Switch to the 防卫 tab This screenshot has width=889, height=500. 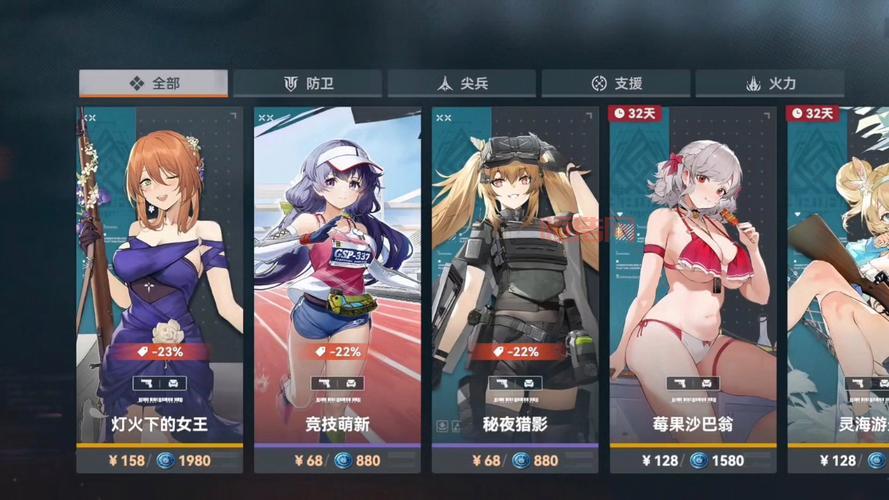(x=307, y=84)
